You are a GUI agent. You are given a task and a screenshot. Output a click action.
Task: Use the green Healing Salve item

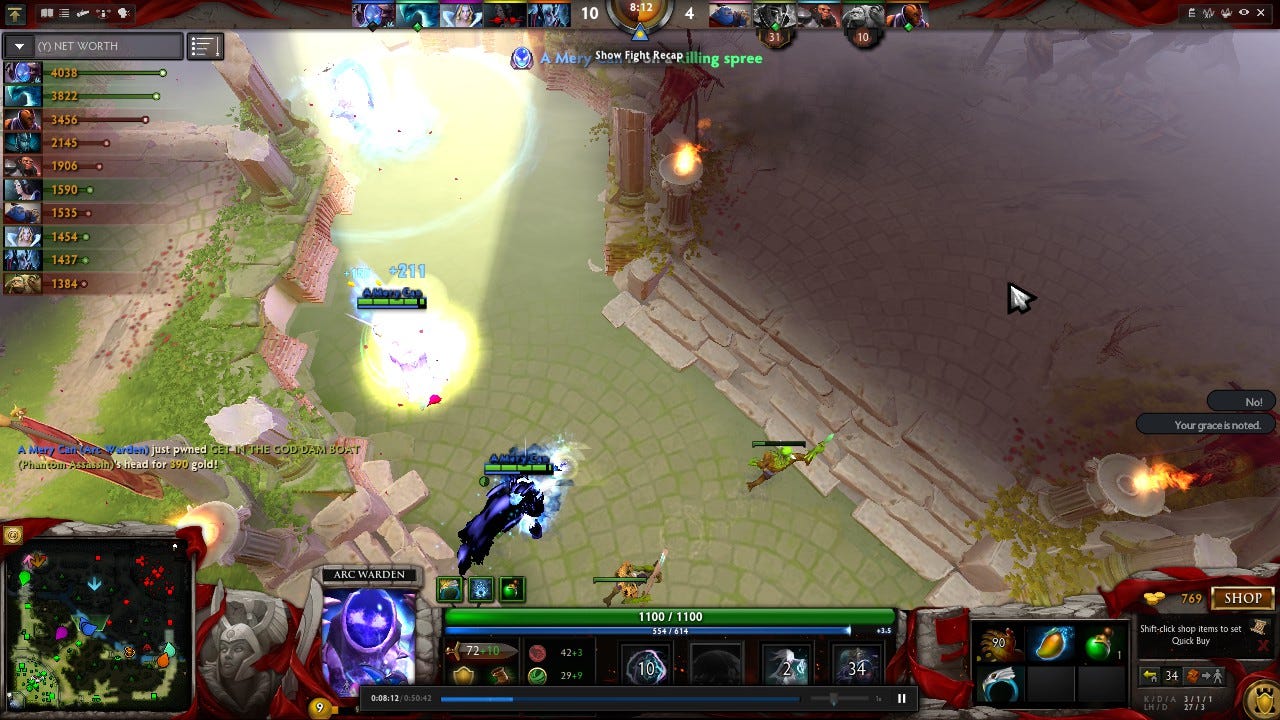pos(1098,643)
